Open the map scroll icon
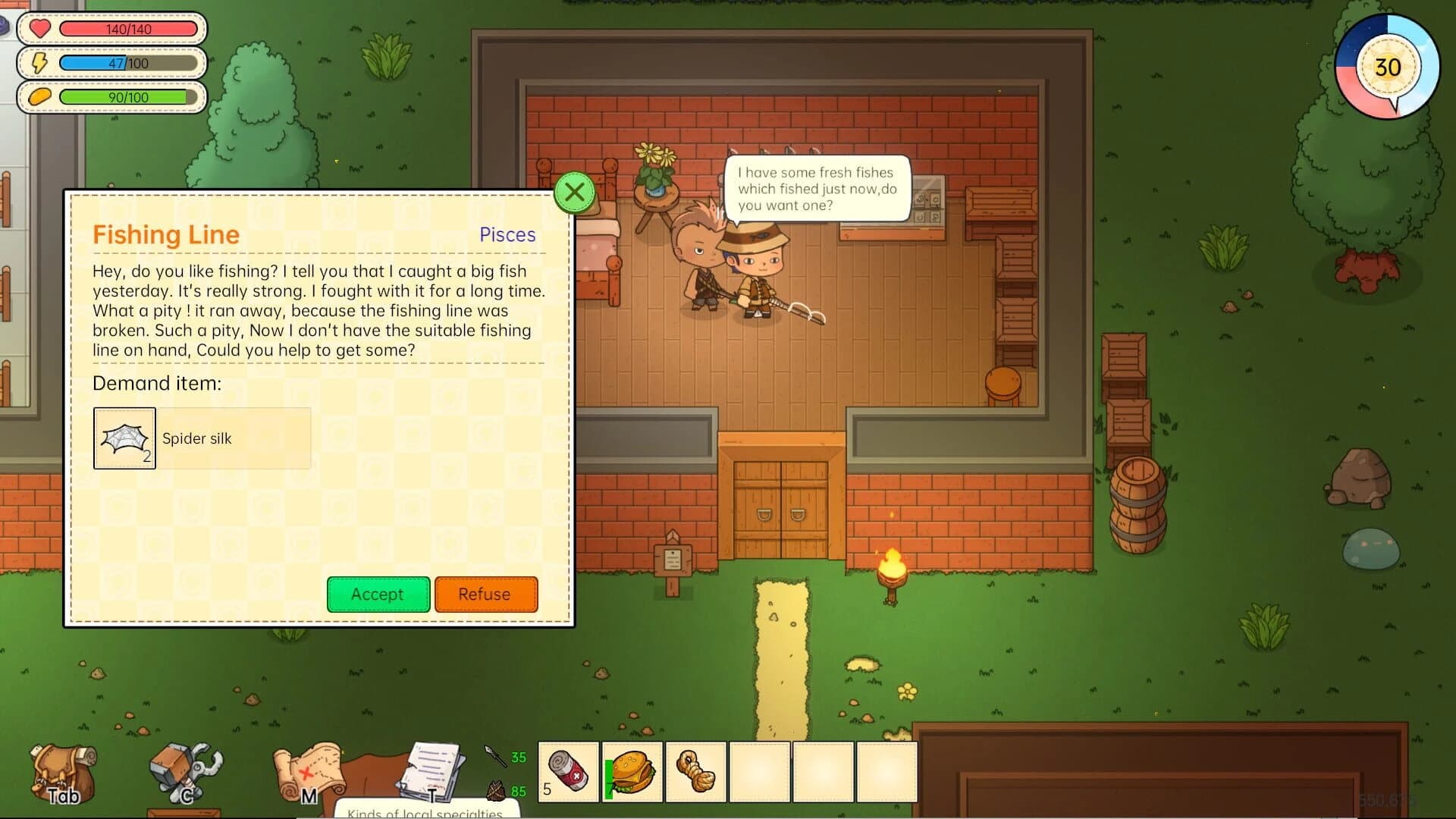This screenshot has height=819, width=1456. (x=311, y=770)
